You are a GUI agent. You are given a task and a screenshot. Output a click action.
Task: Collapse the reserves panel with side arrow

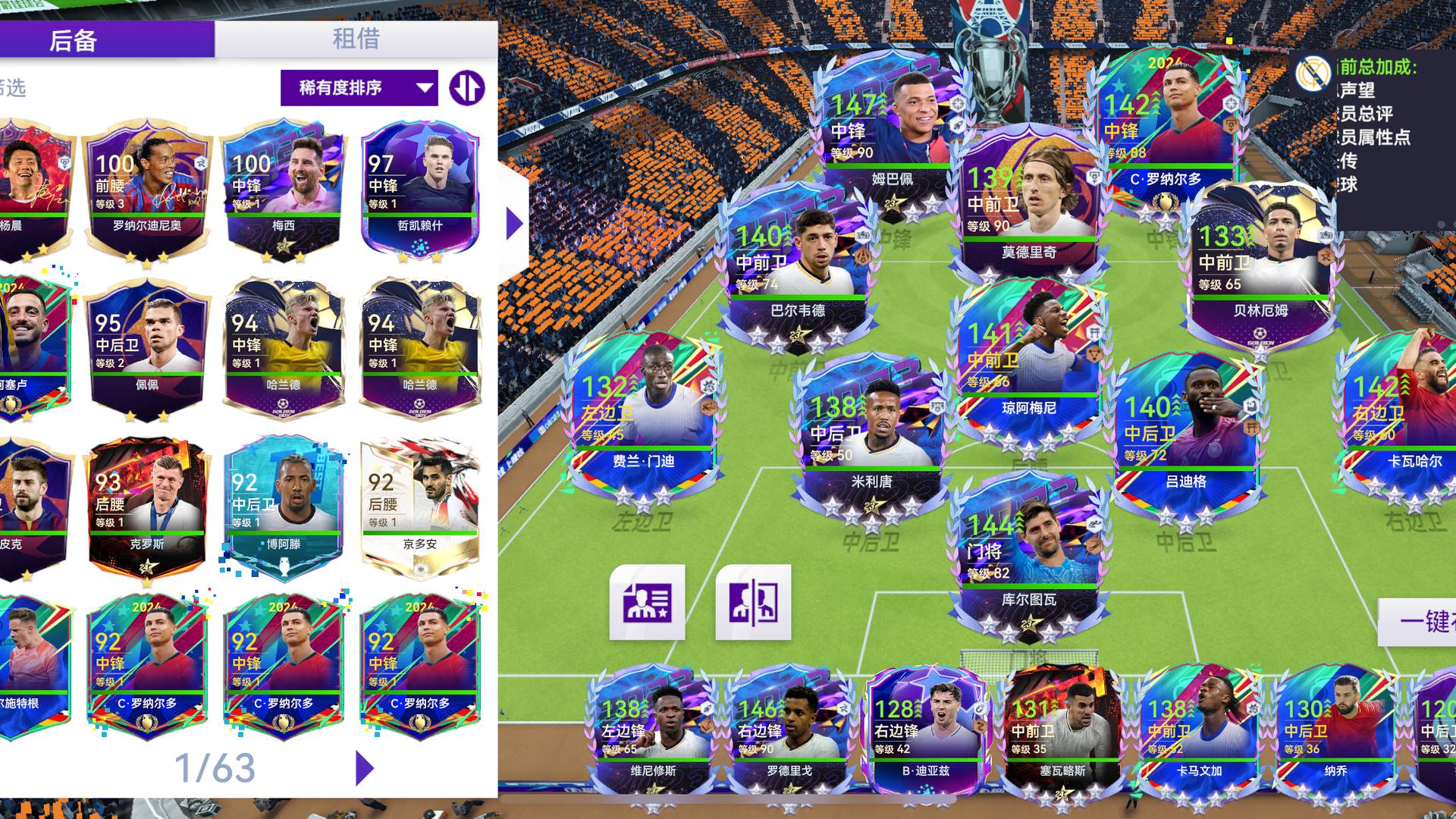[x=514, y=224]
